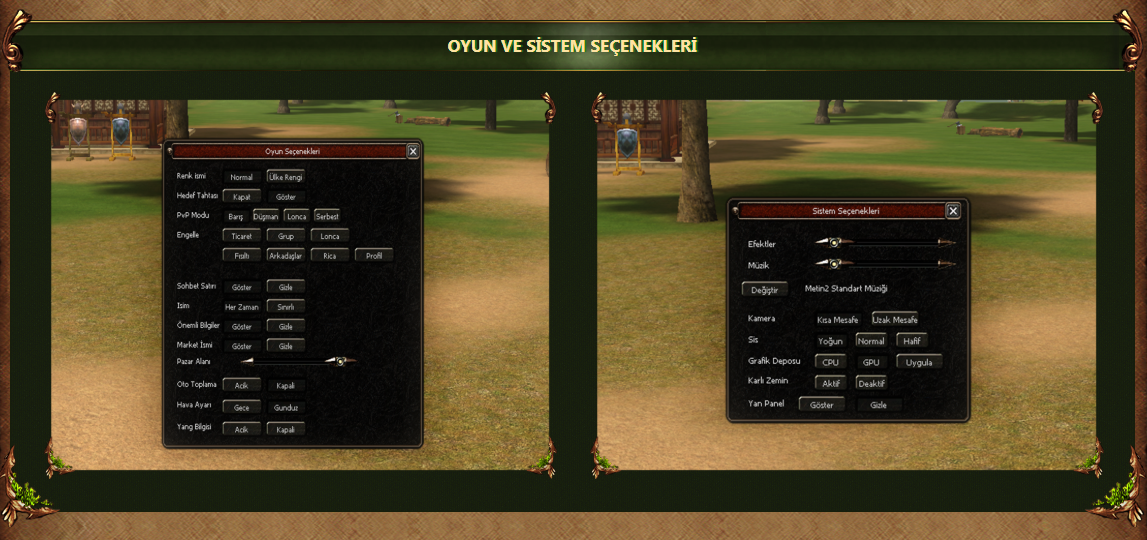Select Ülke Rengi for Renk İsmi

coord(285,177)
